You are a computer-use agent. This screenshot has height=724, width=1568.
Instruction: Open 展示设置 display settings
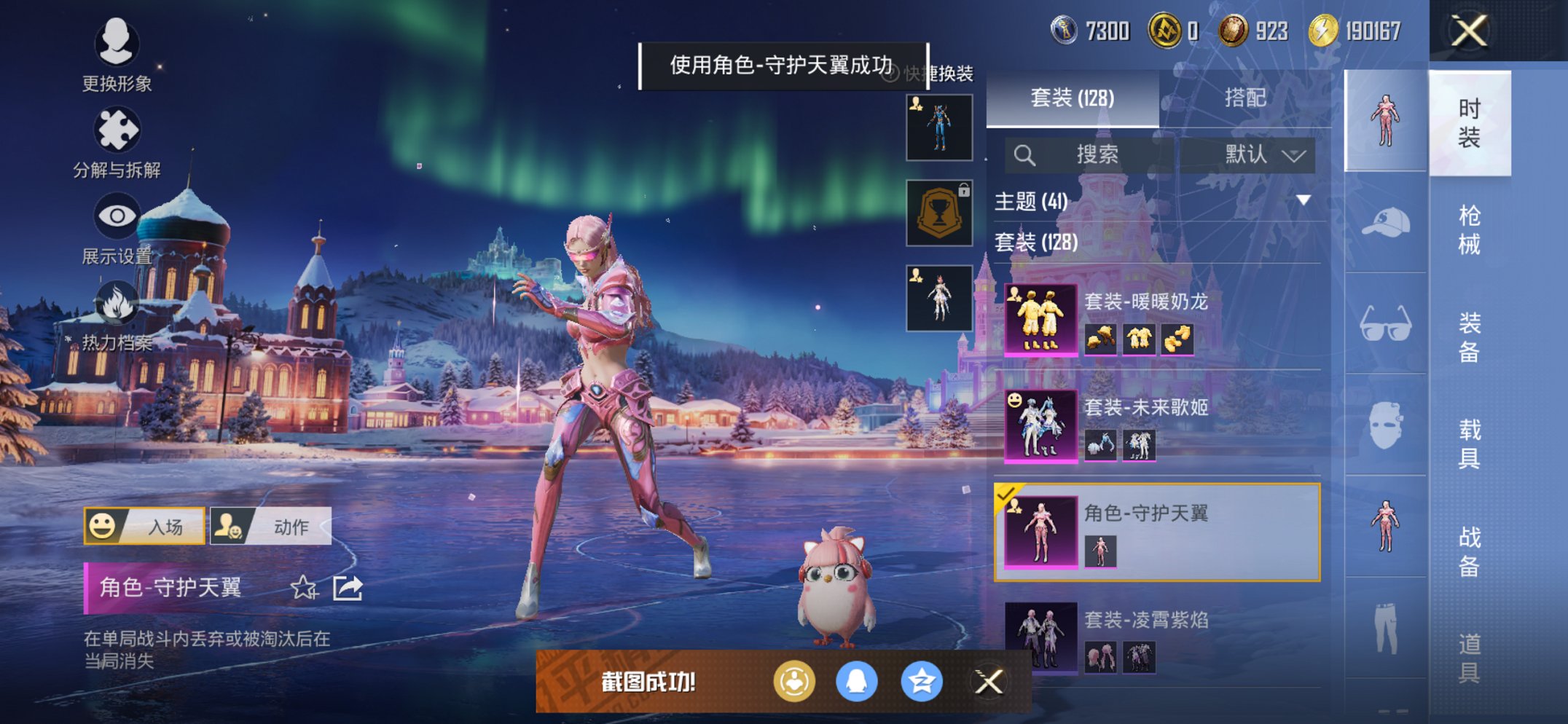(117, 219)
